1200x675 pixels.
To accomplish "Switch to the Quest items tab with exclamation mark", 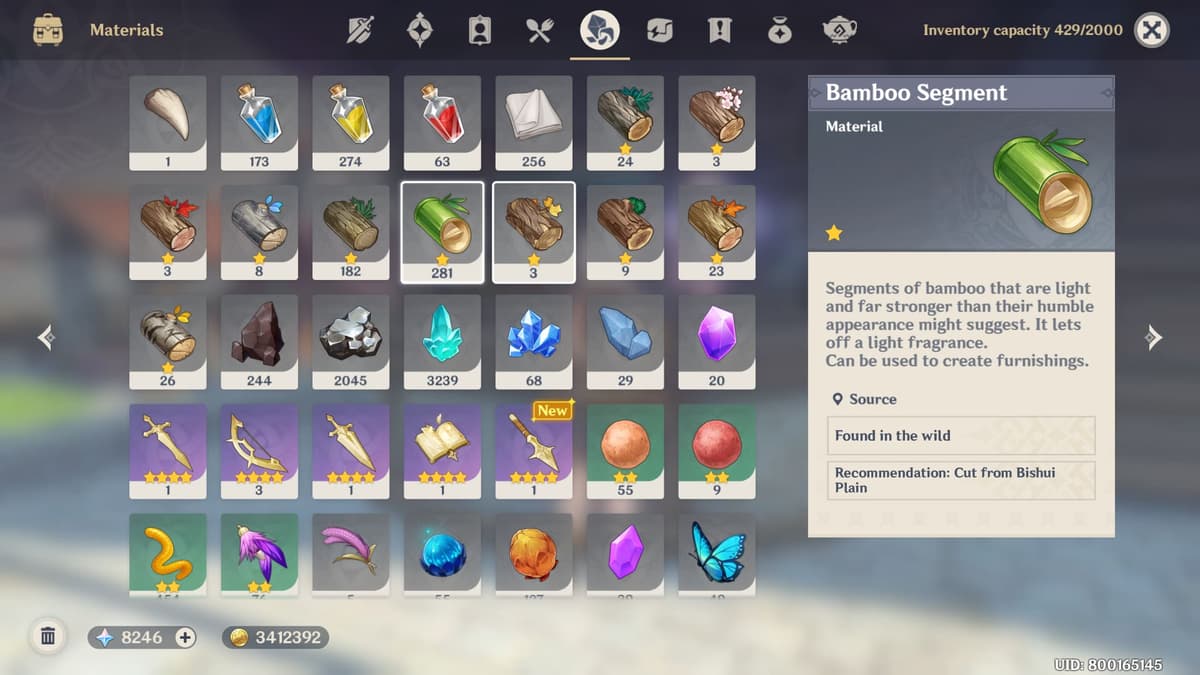I will click(x=719, y=30).
